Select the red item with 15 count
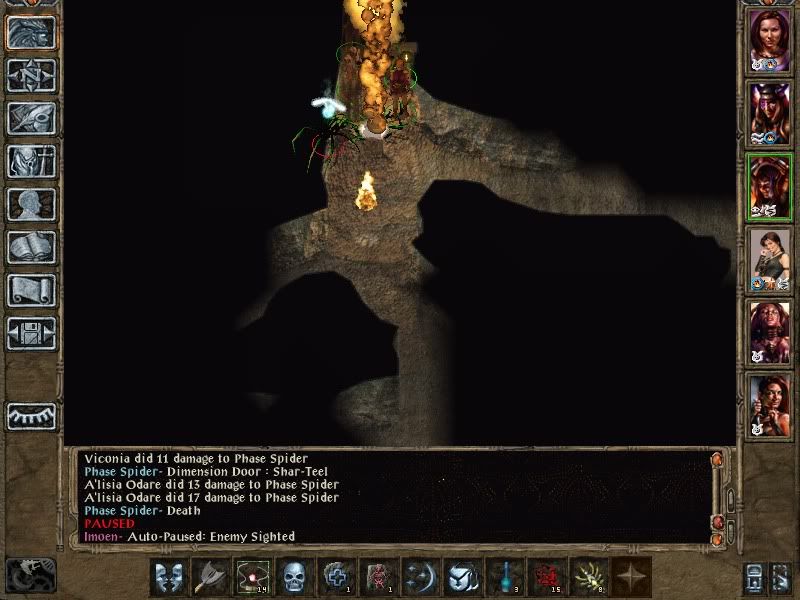Screen dimensions: 800x600 (547, 576)
